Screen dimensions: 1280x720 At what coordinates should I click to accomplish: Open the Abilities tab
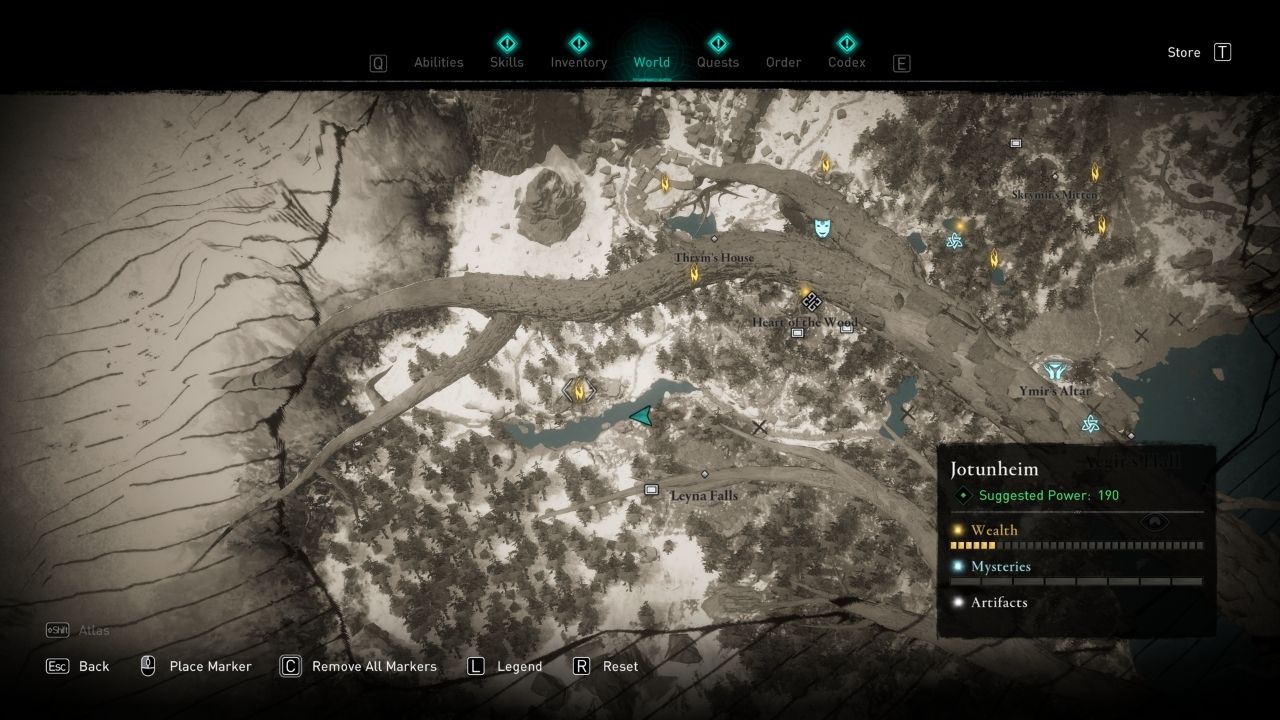point(439,62)
